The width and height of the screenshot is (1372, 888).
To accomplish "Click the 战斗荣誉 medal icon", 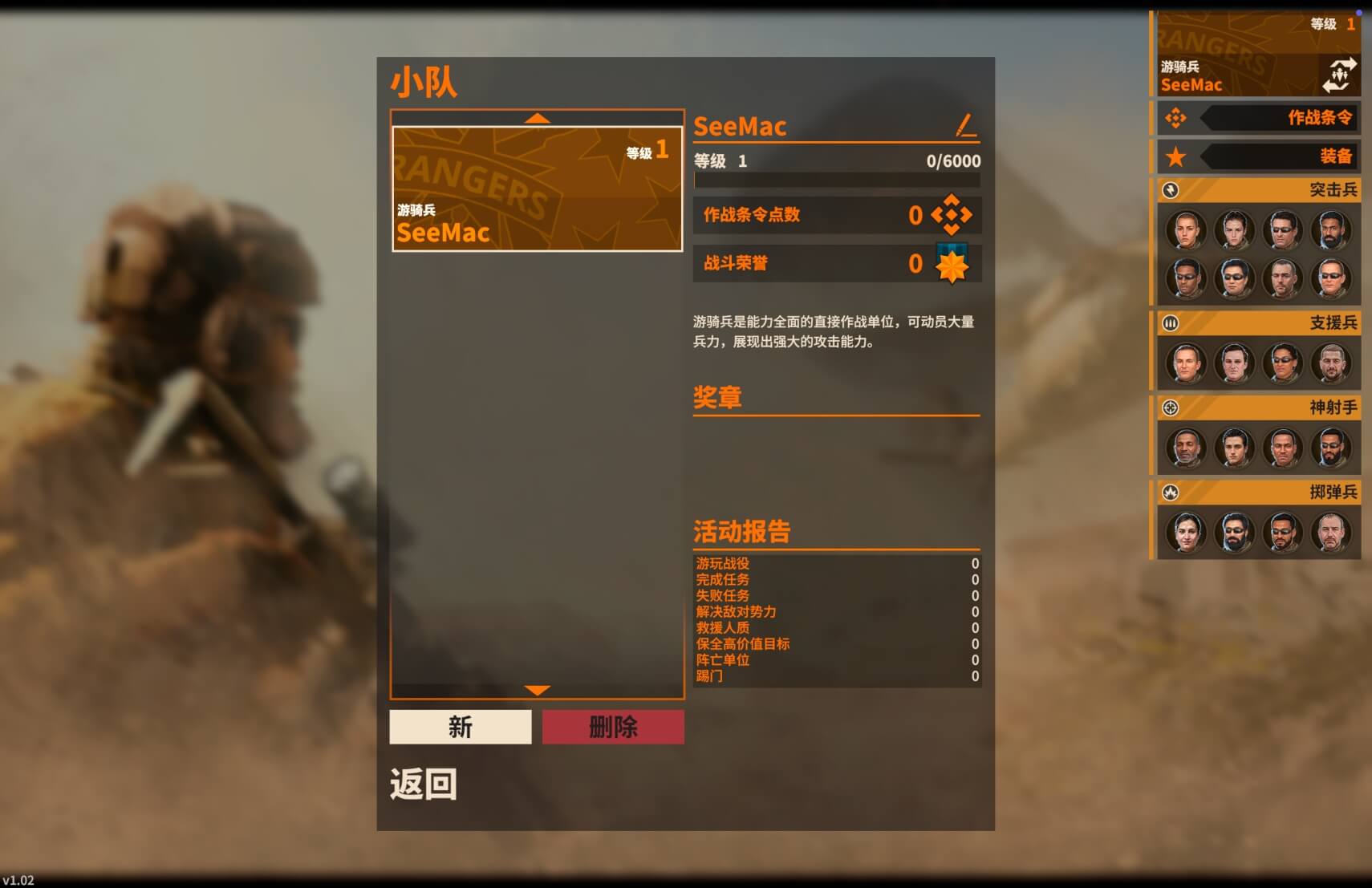I will coord(952,264).
